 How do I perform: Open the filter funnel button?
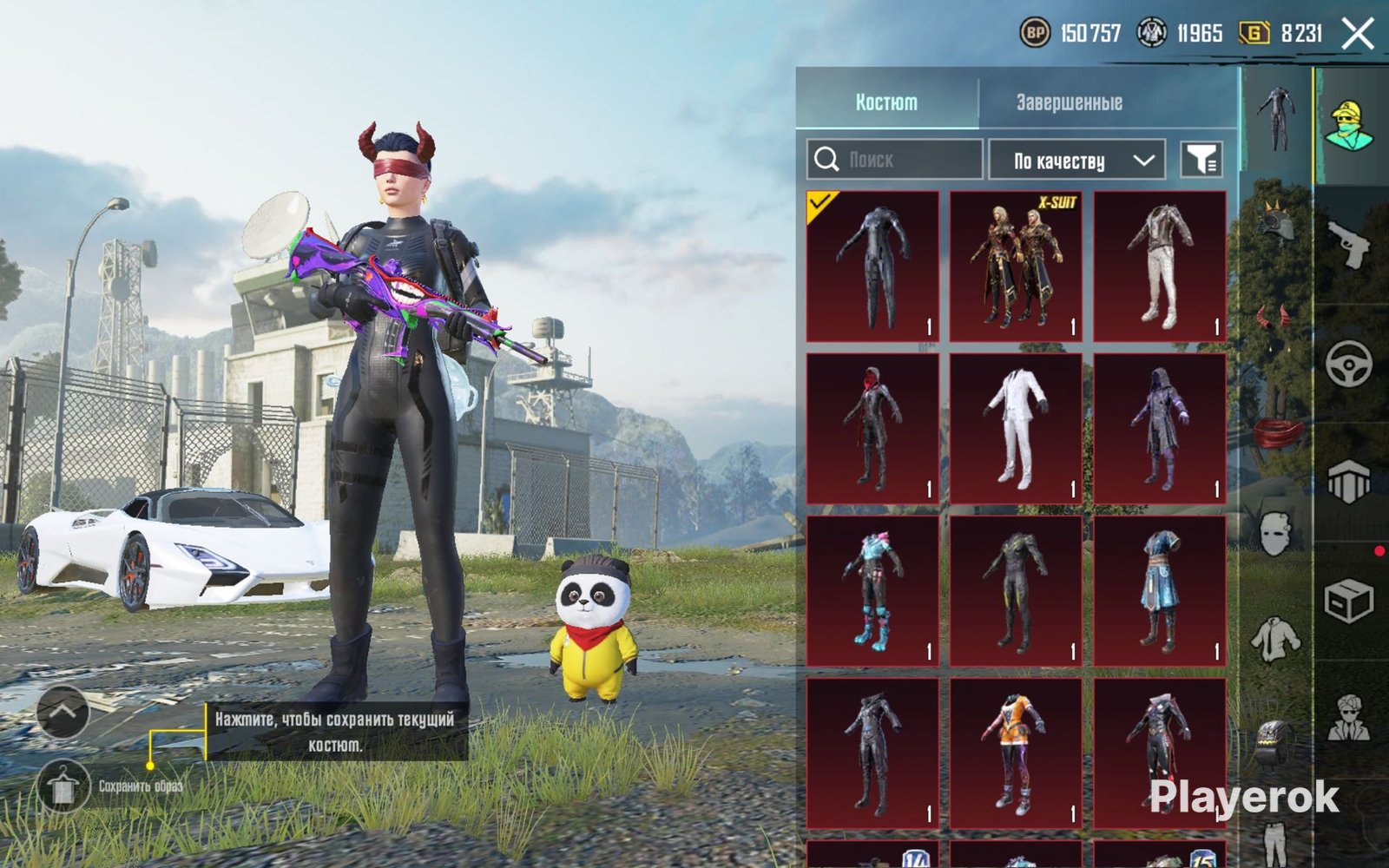(x=1202, y=160)
